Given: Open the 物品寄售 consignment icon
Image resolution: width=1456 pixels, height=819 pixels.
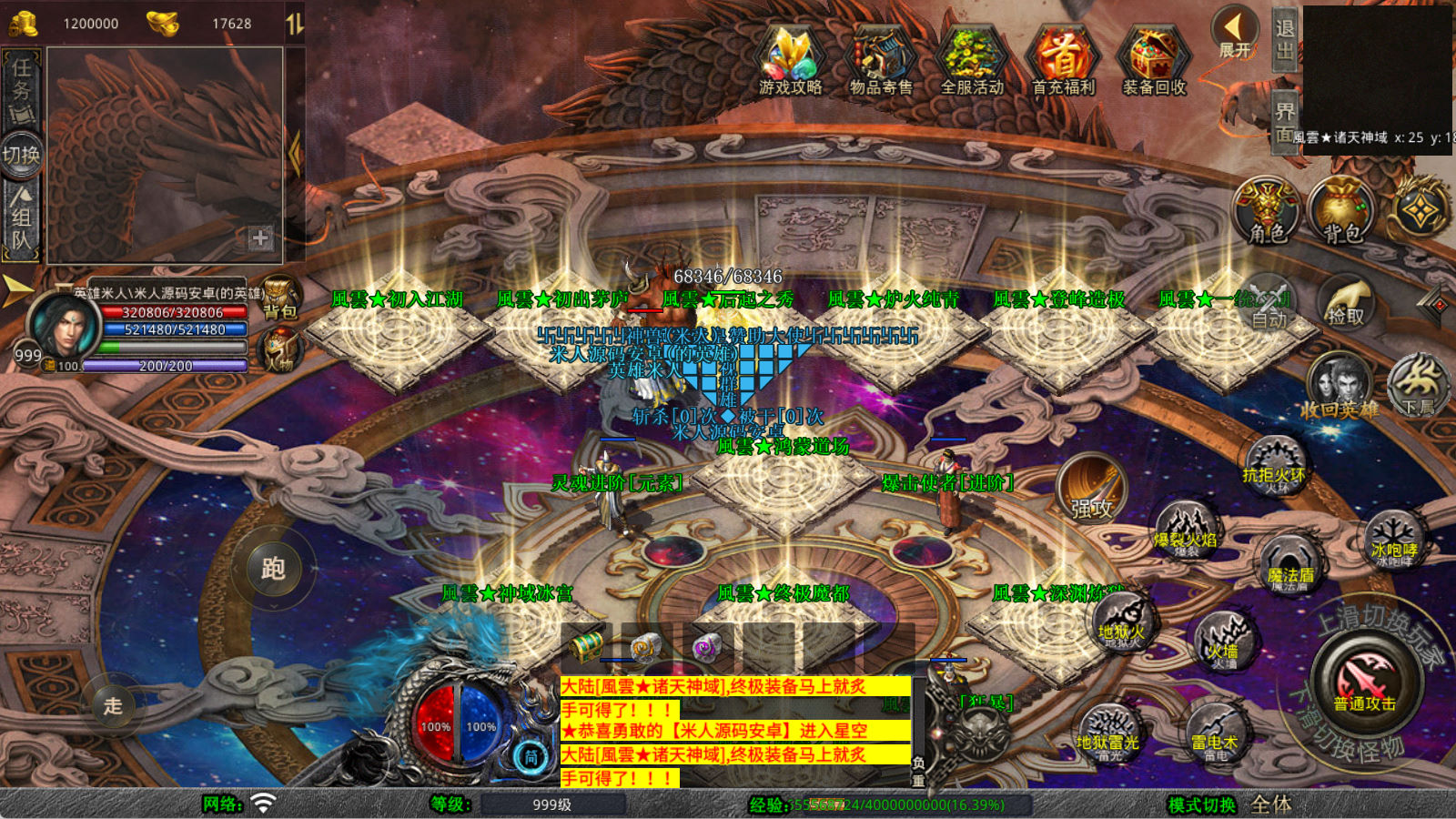Looking at the screenshot, I should (881, 59).
